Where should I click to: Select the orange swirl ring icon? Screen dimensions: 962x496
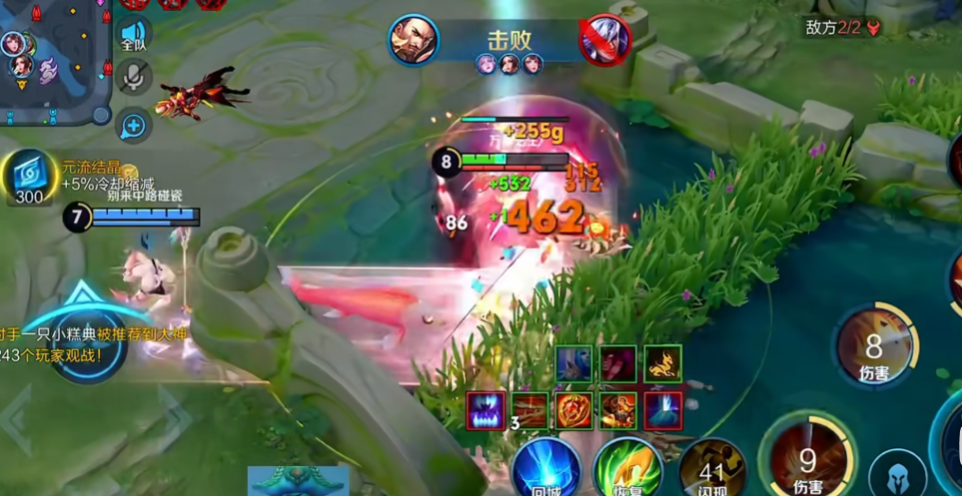[574, 410]
